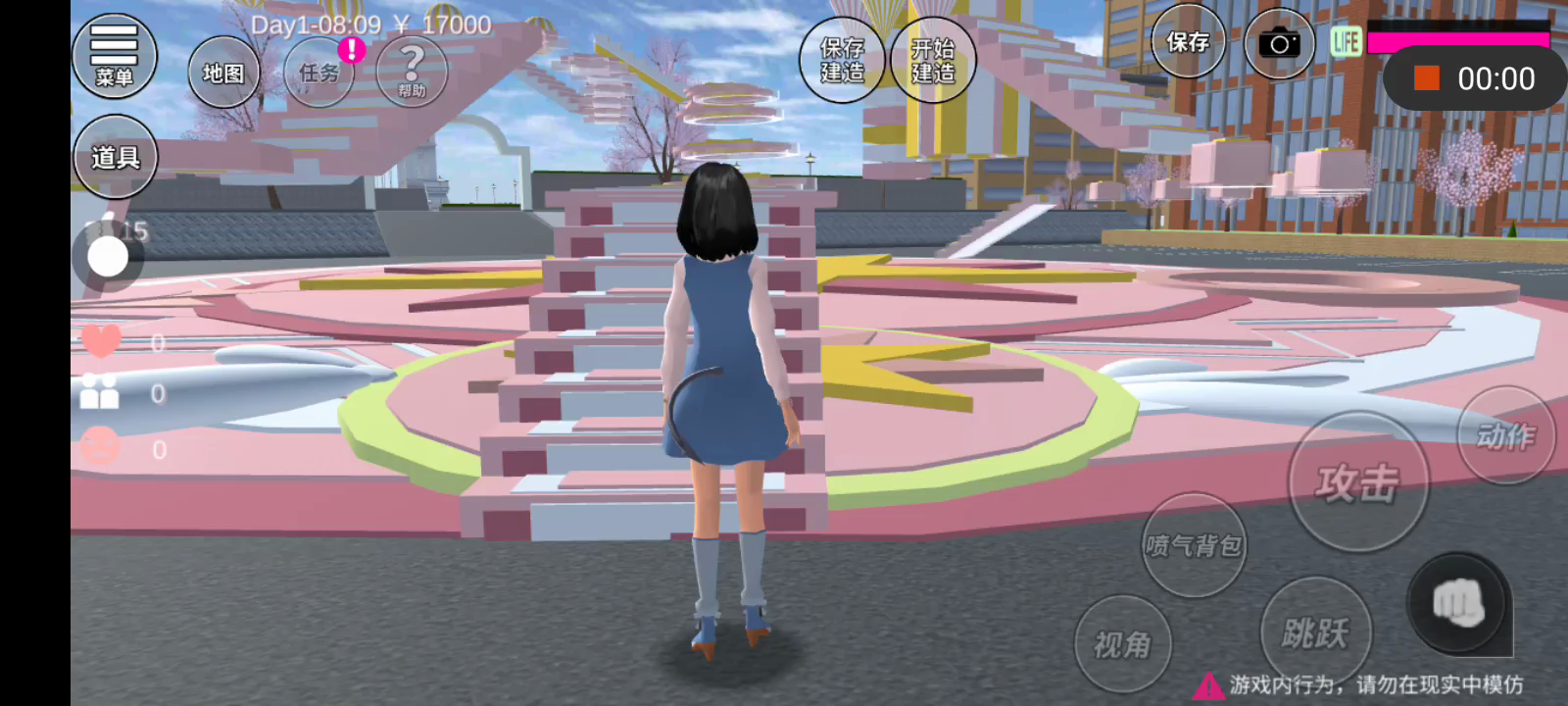Screen dimensions: 1568x706
Task: Tap the 攻击 attack button
Action: [1357, 482]
